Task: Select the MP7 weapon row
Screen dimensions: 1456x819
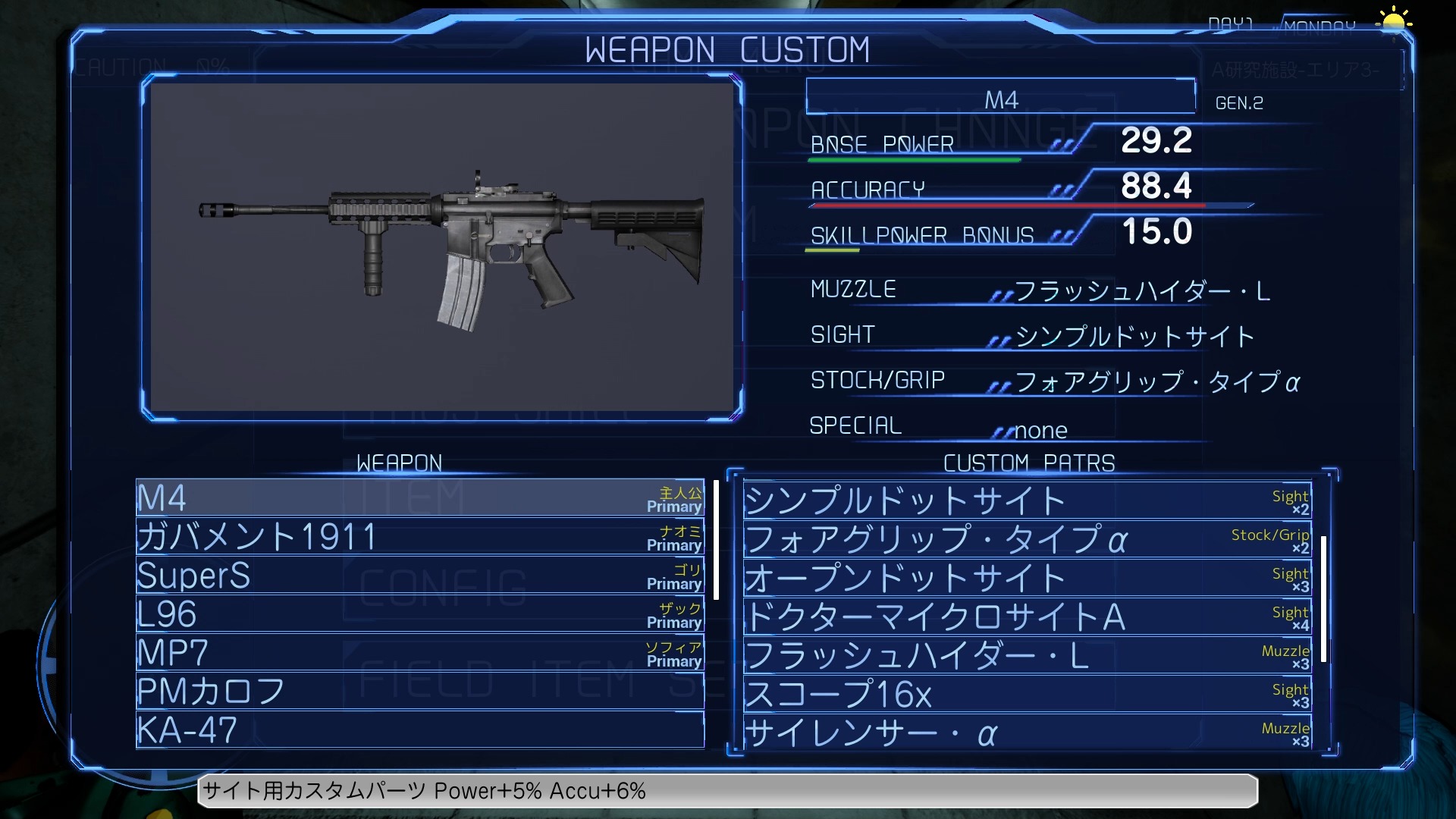Action: pyautogui.click(x=419, y=653)
